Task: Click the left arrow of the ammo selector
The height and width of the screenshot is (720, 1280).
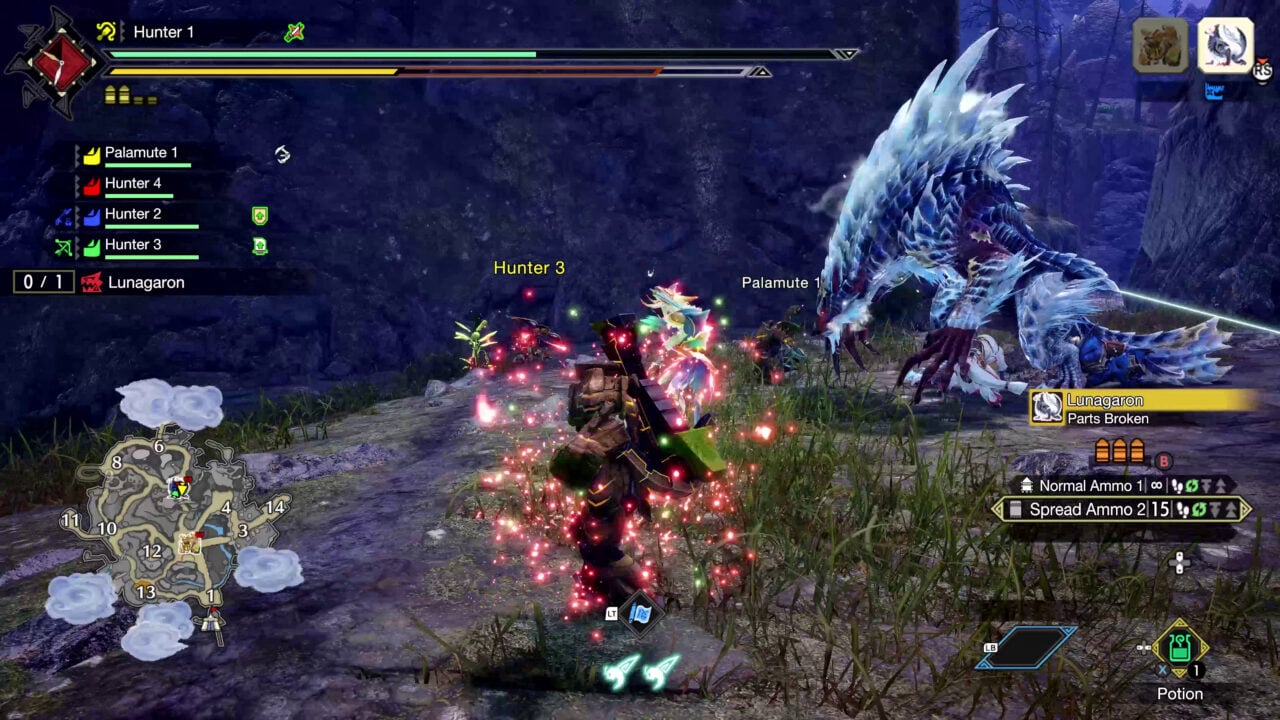Action: click(995, 508)
